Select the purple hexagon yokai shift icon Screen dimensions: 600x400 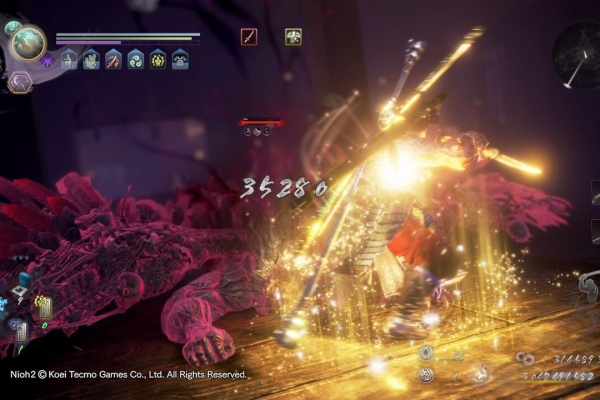(x=20, y=82)
